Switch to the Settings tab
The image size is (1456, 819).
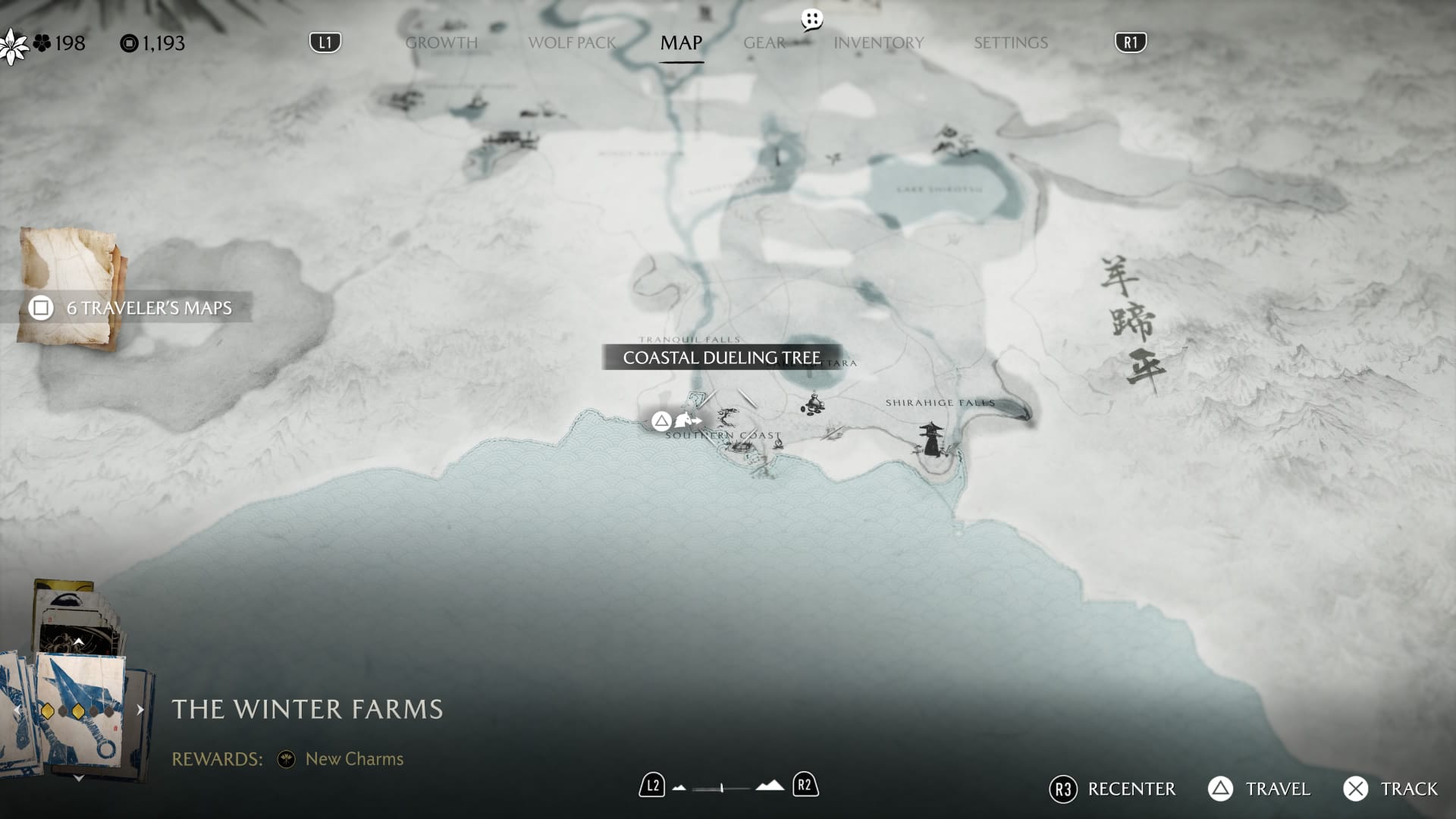click(1010, 42)
